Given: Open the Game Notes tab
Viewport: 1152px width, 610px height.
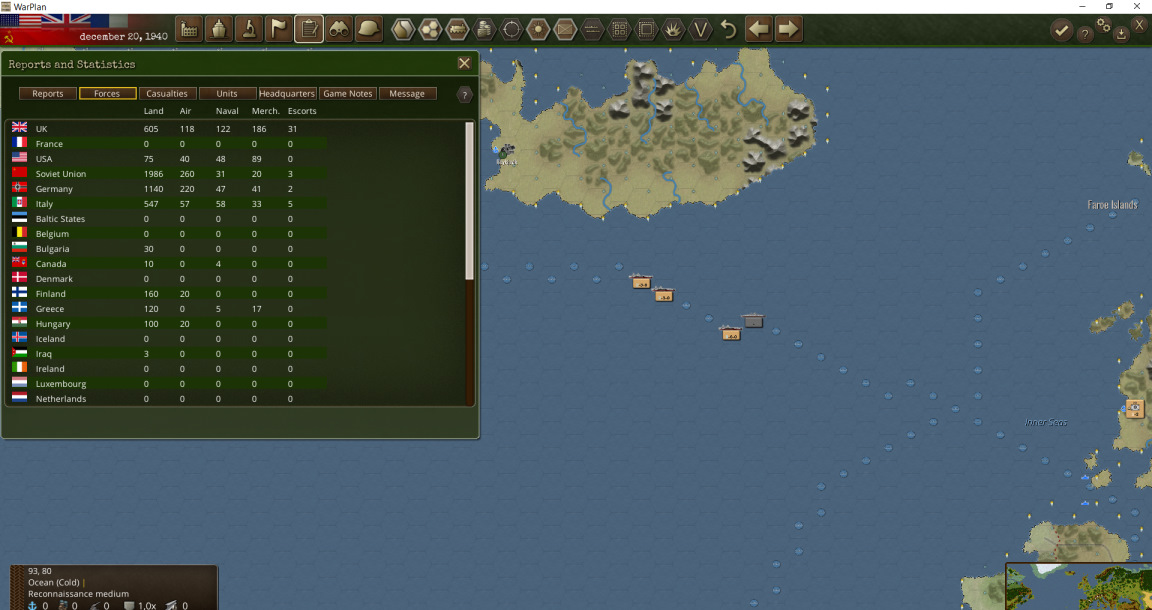Looking at the screenshot, I should [x=348, y=94].
